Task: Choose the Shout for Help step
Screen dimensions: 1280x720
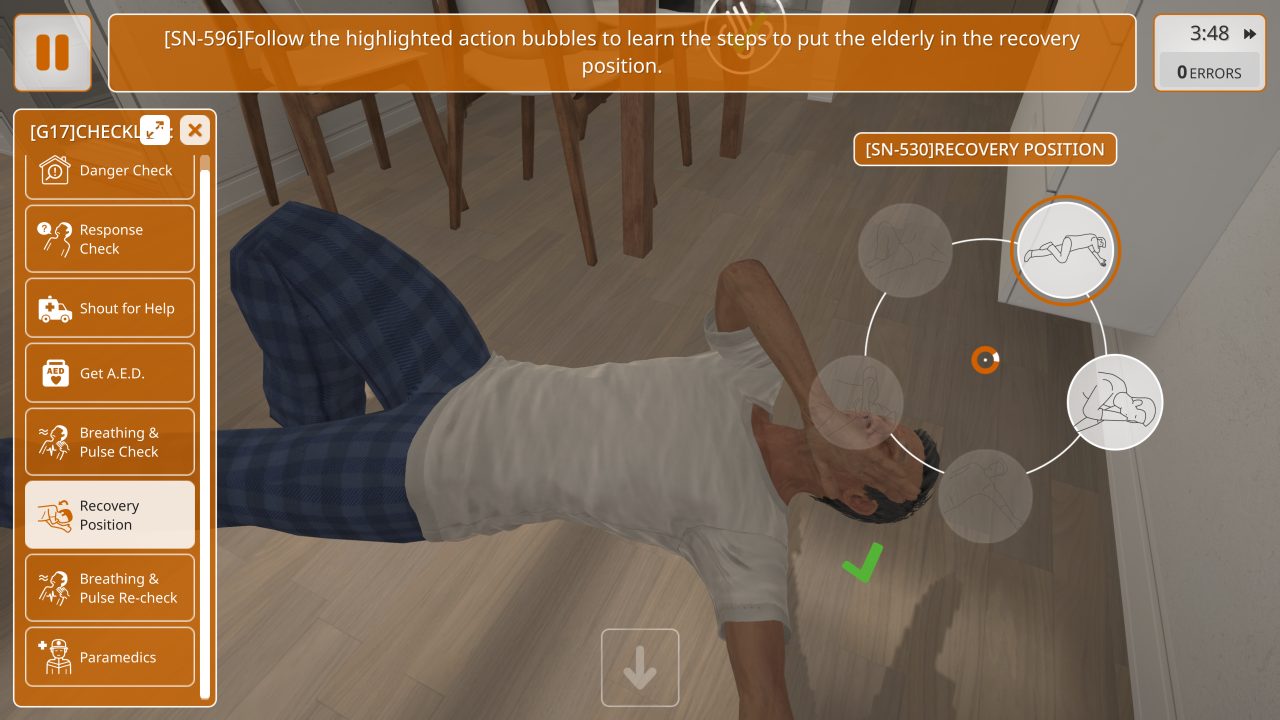Action: click(x=110, y=309)
